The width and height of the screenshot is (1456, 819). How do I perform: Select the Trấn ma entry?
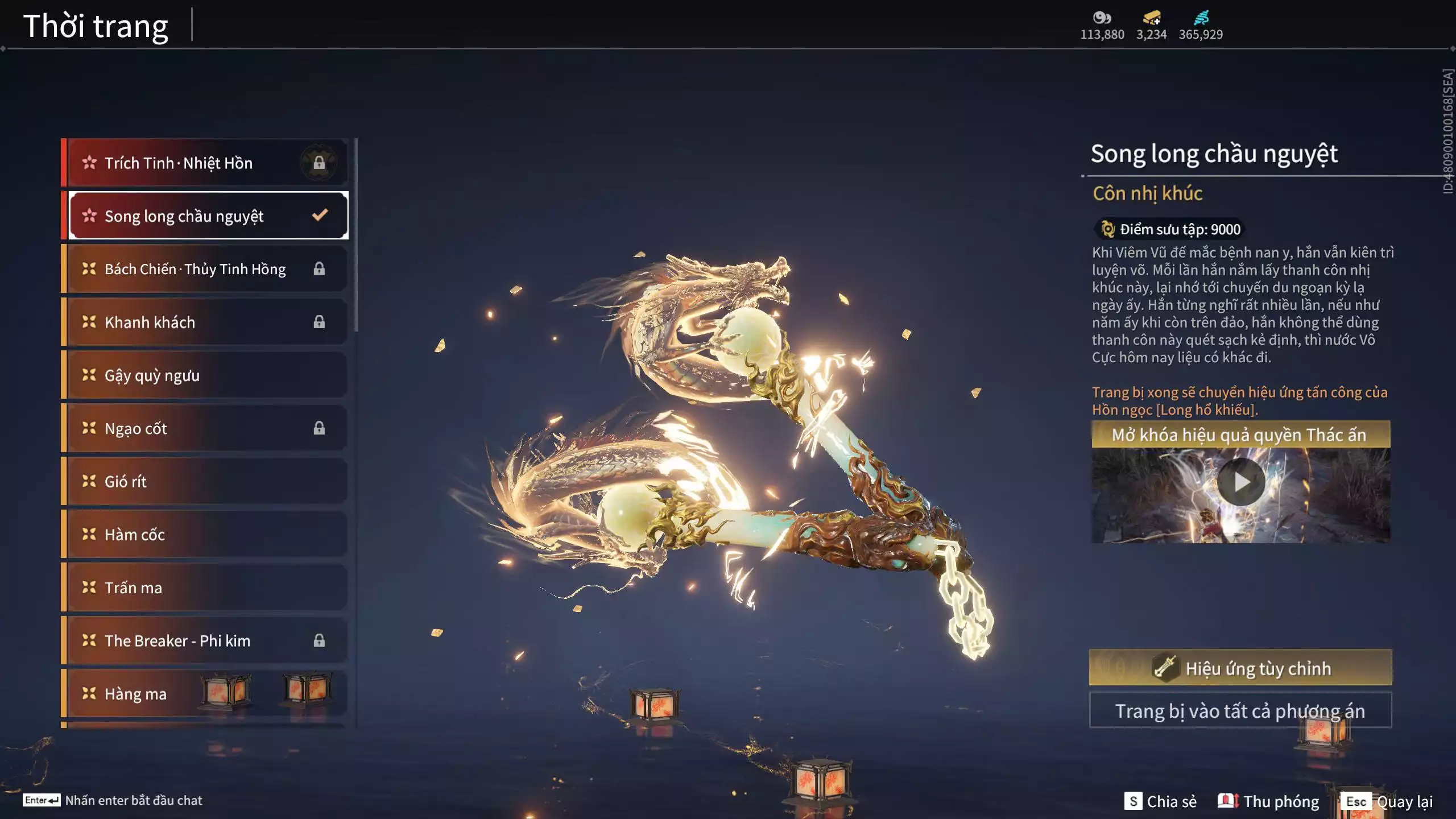[x=205, y=588]
